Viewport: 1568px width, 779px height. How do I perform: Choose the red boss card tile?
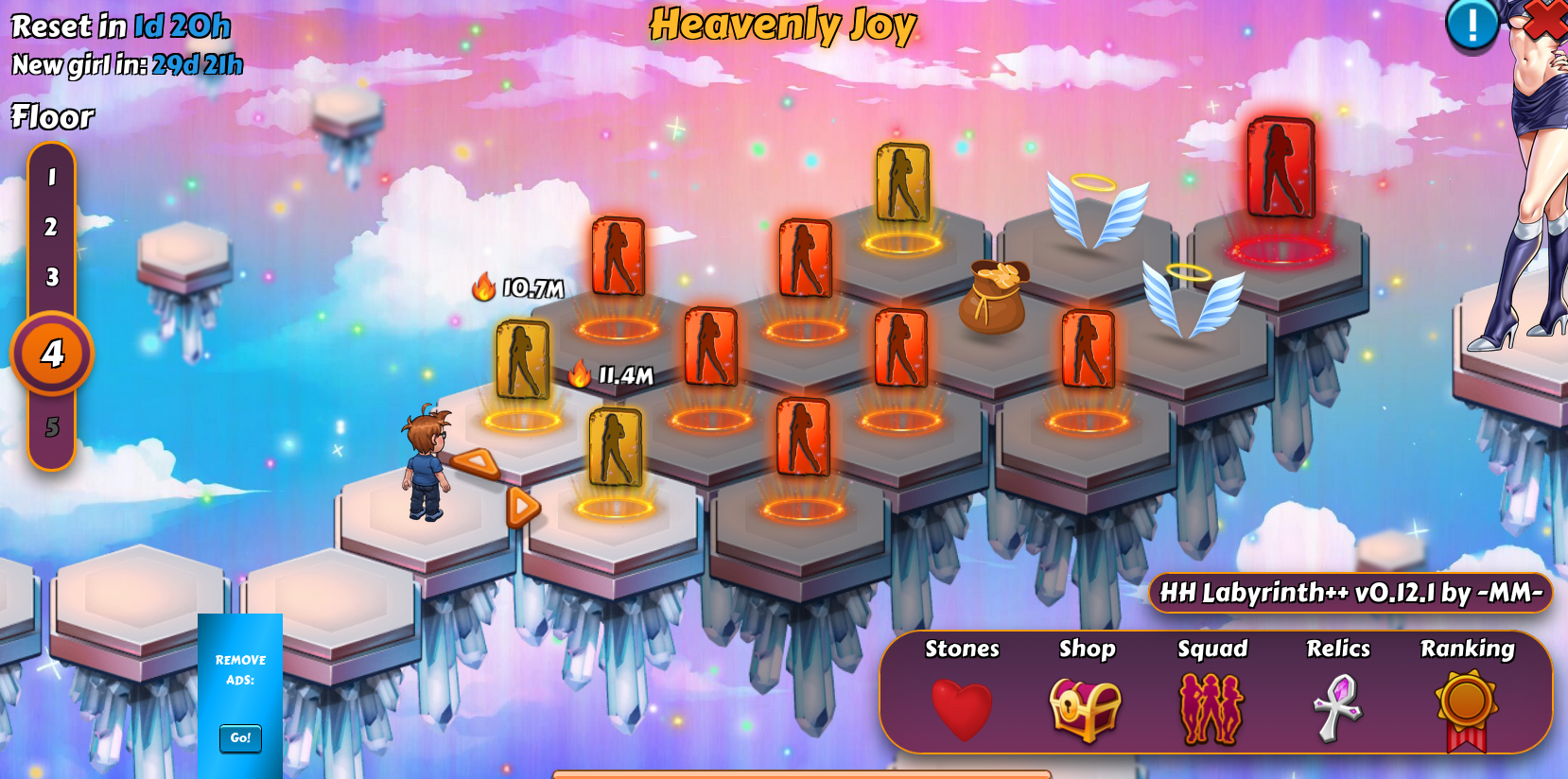click(1281, 168)
